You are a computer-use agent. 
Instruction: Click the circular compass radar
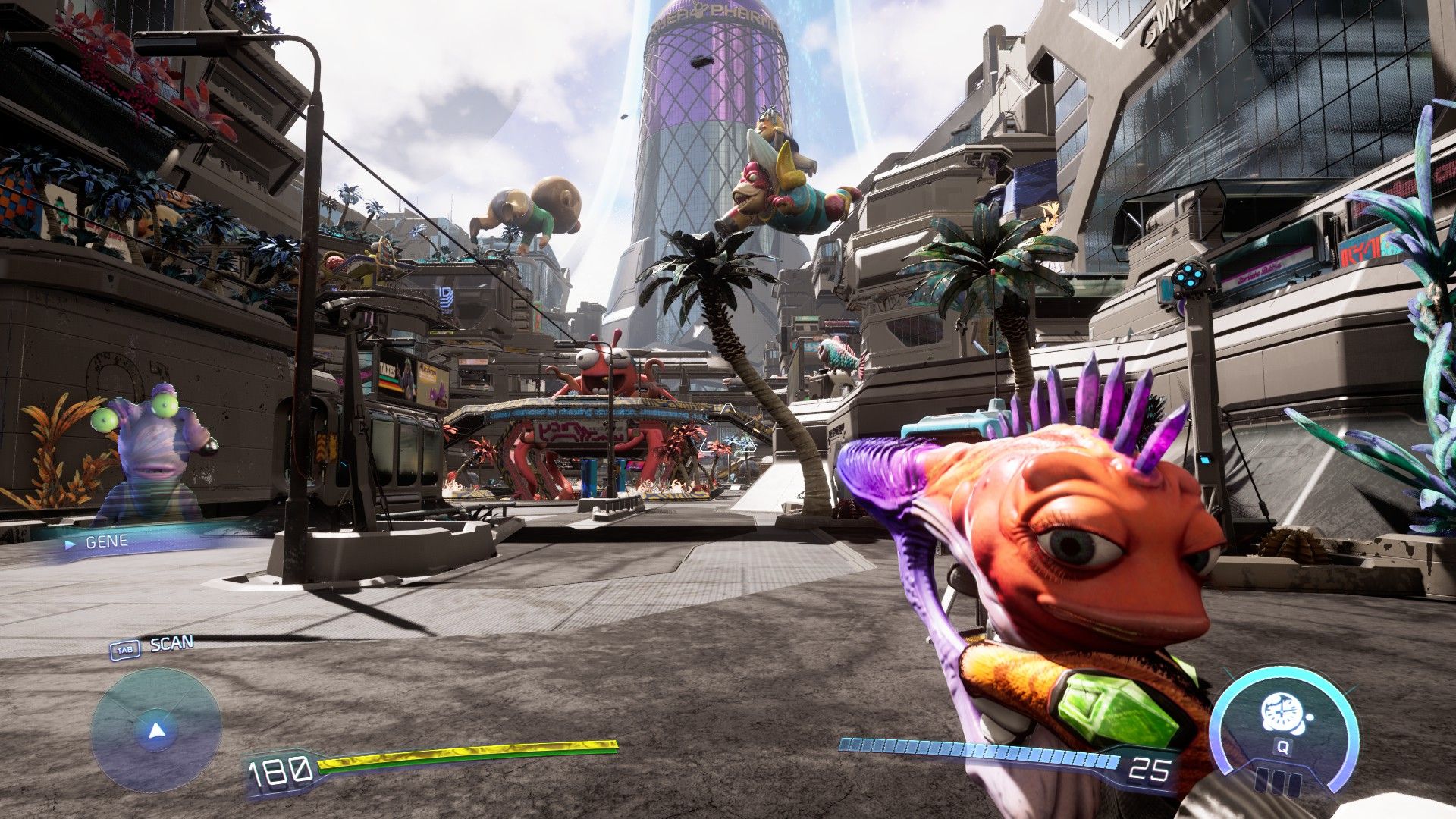(x=156, y=730)
